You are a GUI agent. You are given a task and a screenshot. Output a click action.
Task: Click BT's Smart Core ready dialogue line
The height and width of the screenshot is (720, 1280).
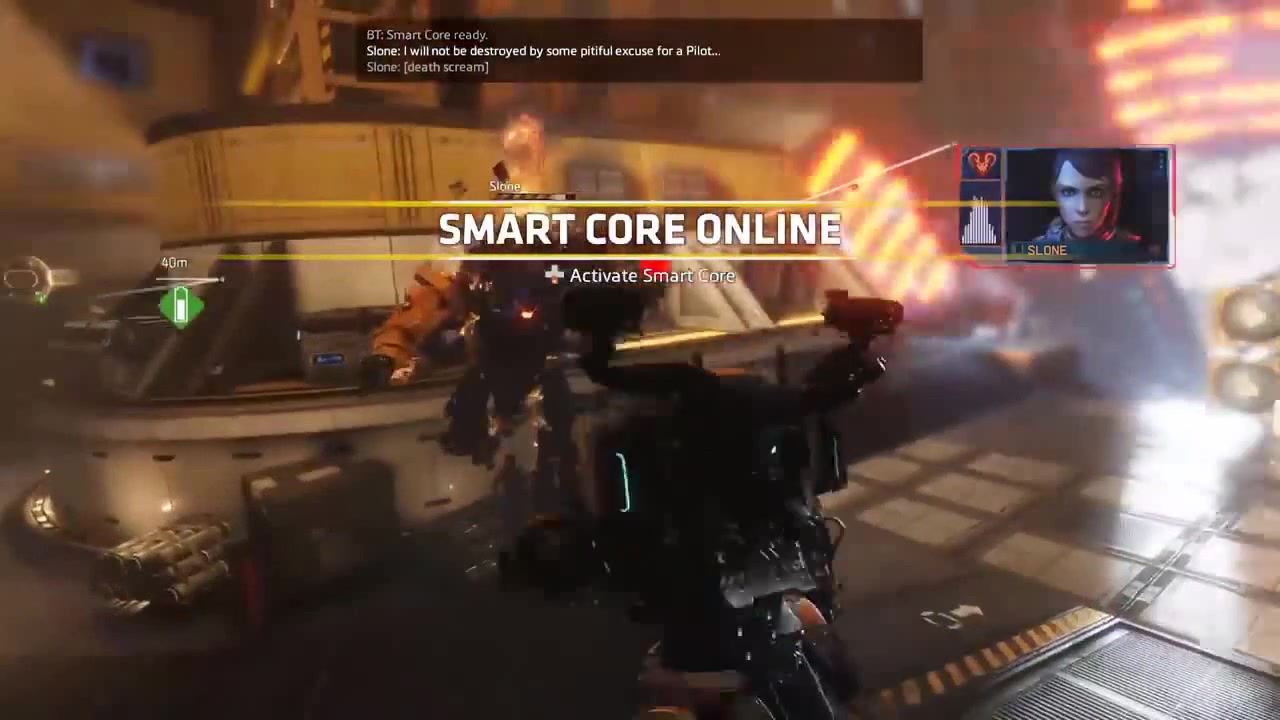[427, 34]
